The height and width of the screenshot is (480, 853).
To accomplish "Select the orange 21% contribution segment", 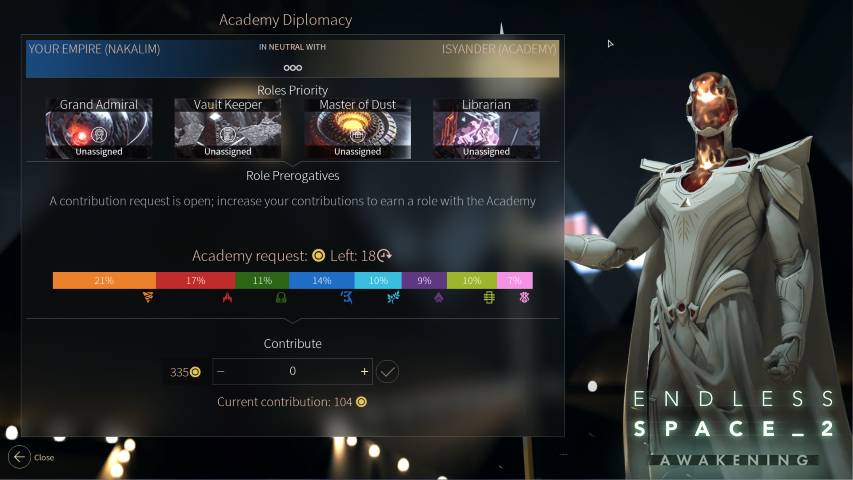I will (x=104, y=281).
